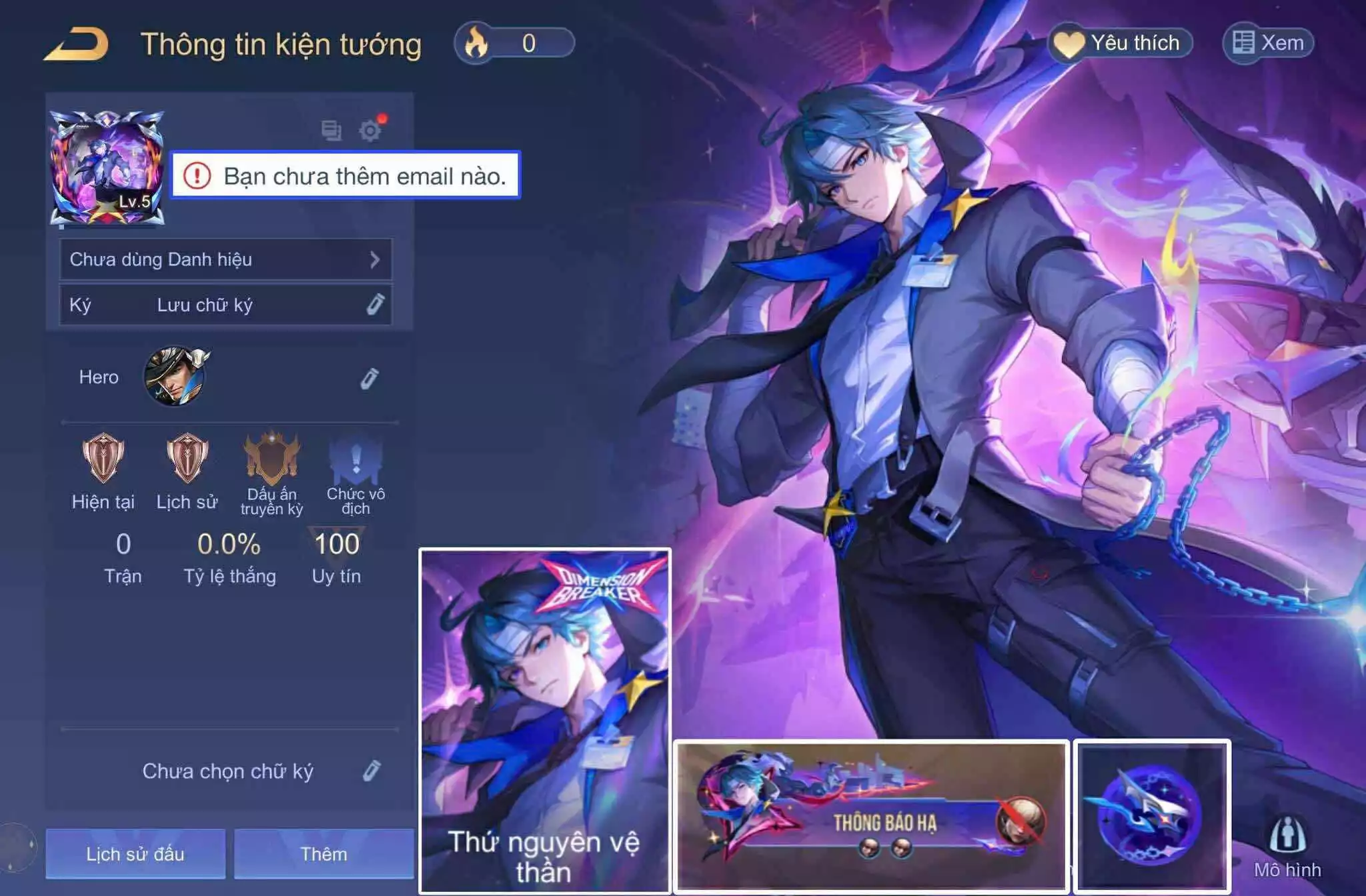The height and width of the screenshot is (896, 1366).
Task: Edit the Chưa chọn chữ ký entry
Action: coord(372,771)
